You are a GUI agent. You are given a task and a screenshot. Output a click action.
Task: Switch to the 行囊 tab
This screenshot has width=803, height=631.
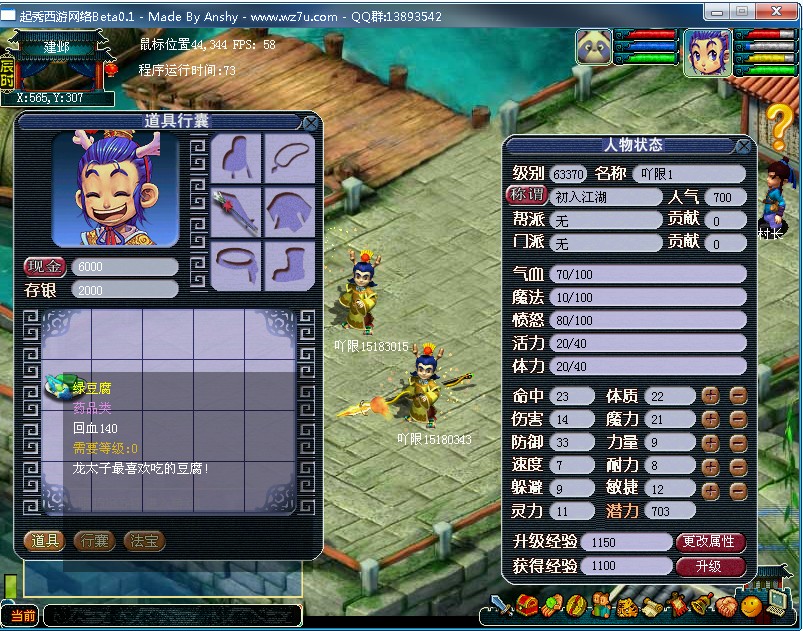coord(94,541)
